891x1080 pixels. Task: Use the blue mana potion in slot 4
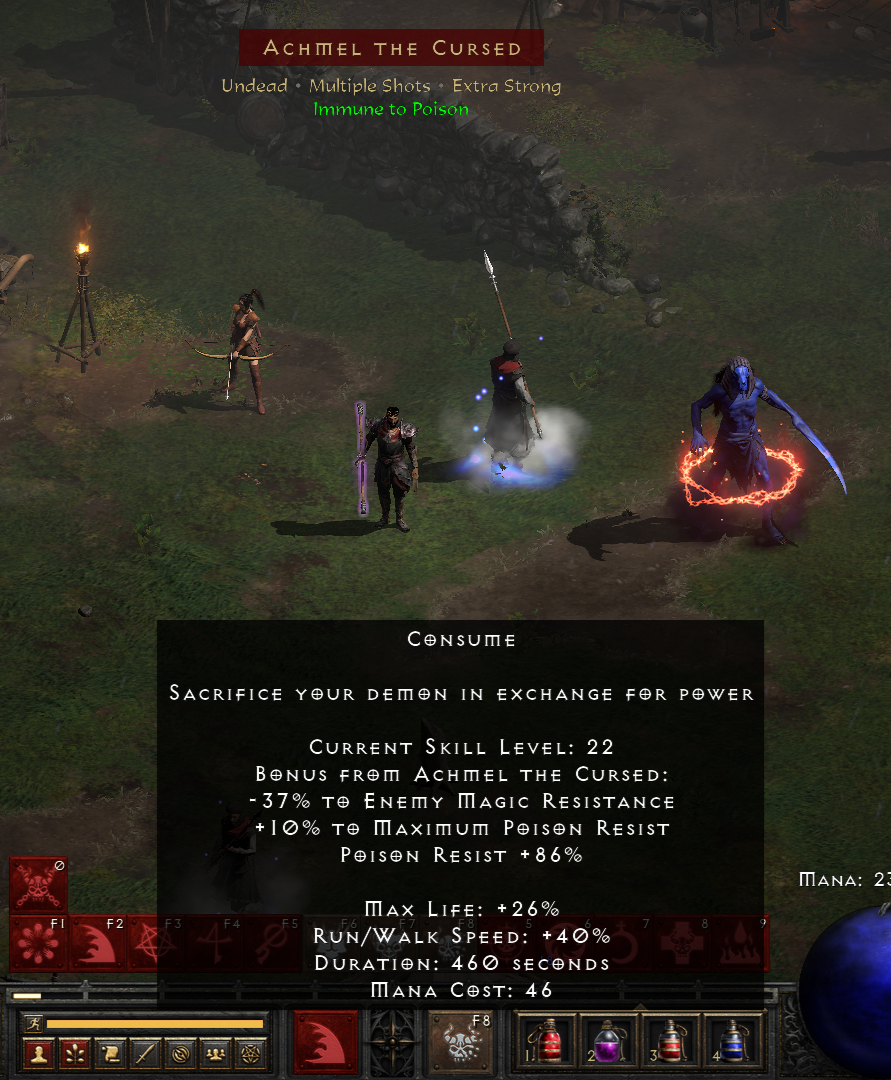click(x=732, y=1042)
